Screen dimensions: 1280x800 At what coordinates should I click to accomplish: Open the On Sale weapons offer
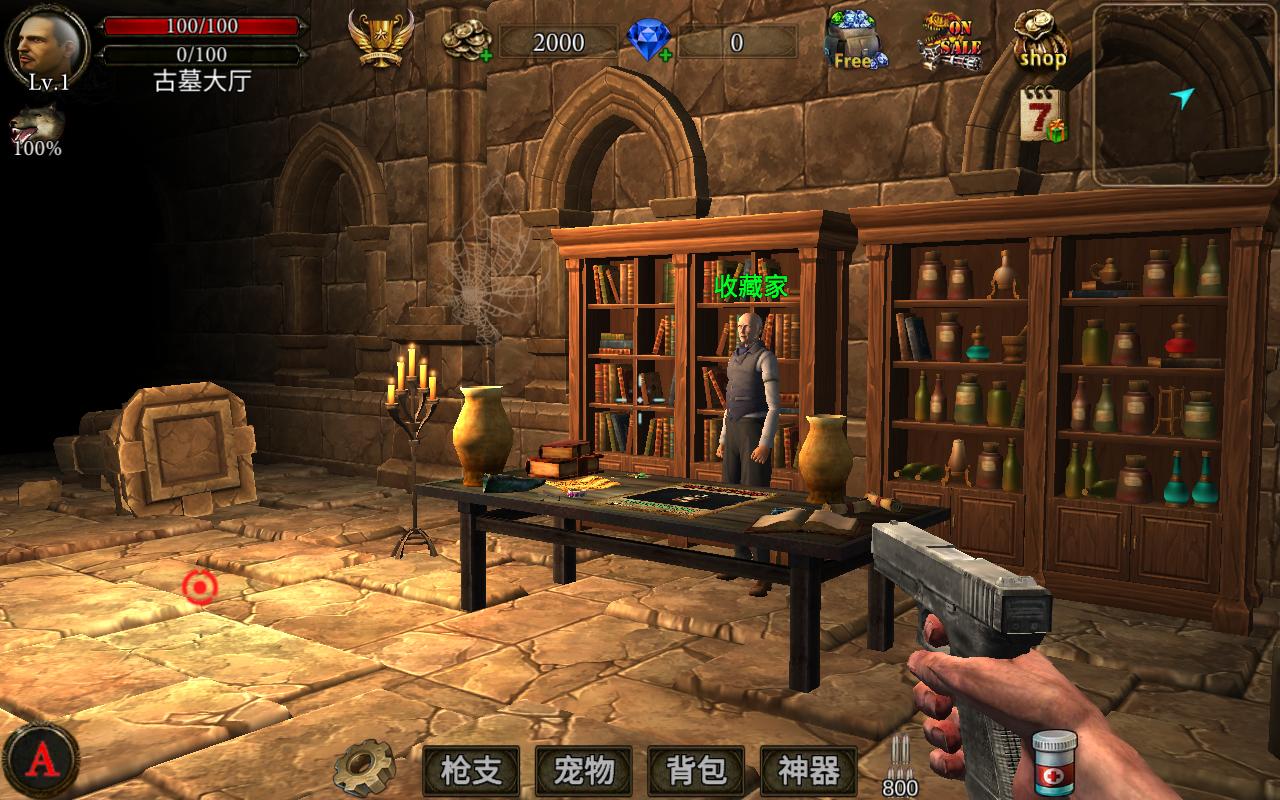click(x=950, y=40)
